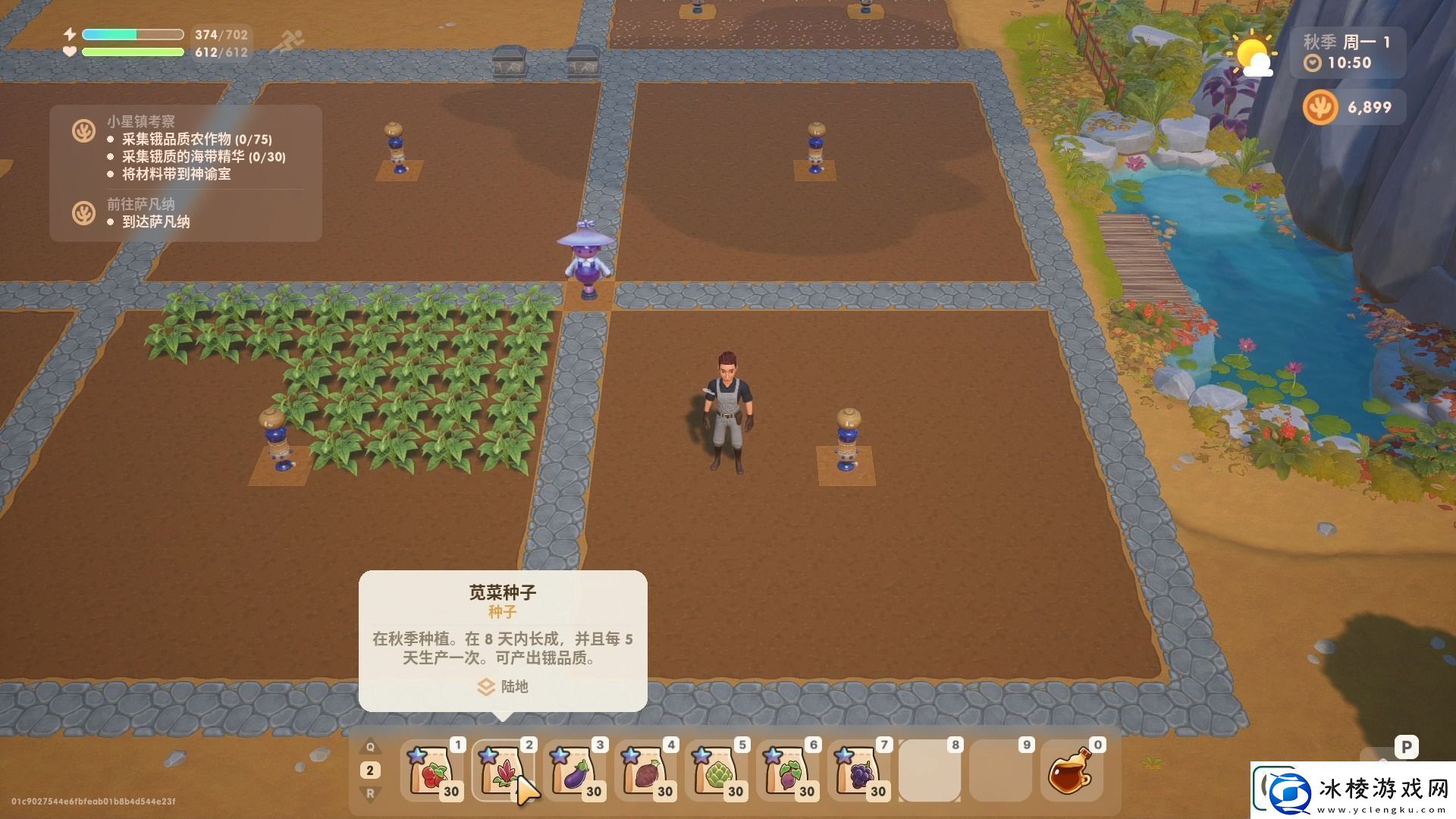Select the syrup jug hotbar slot
The height and width of the screenshot is (819, 1456).
click(1071, 771)
